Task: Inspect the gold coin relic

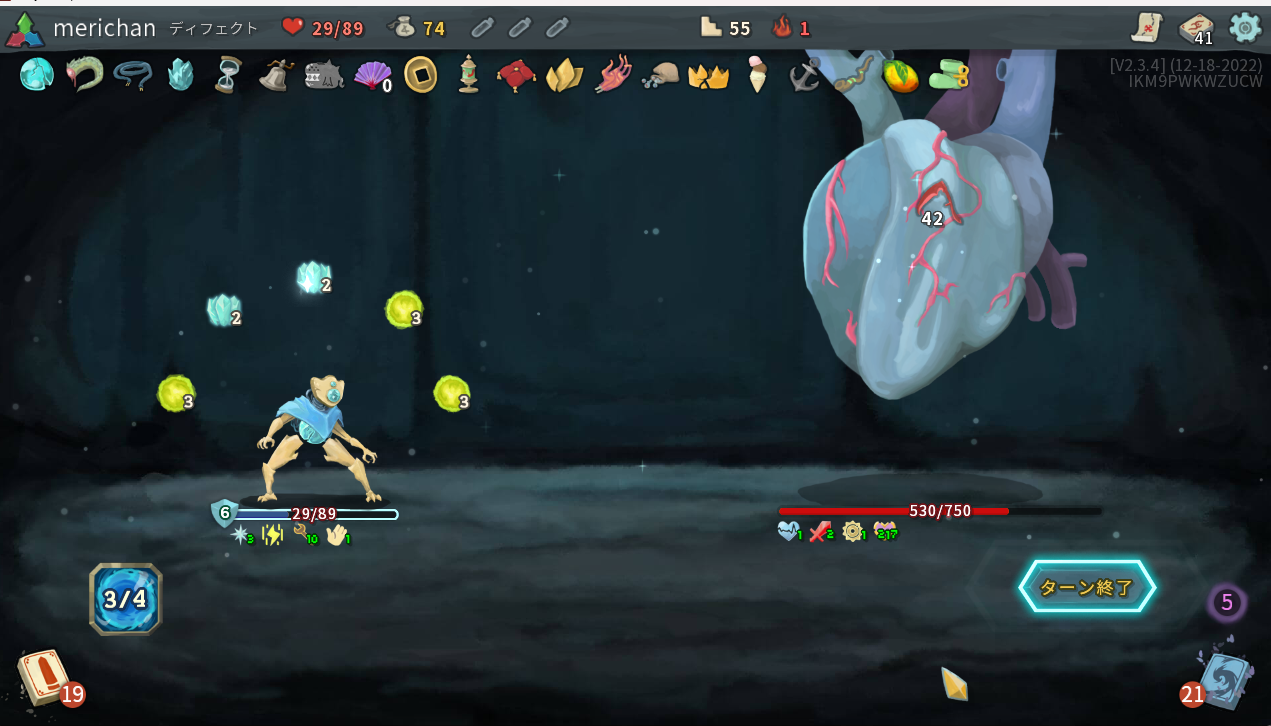Action: (420, 74)
